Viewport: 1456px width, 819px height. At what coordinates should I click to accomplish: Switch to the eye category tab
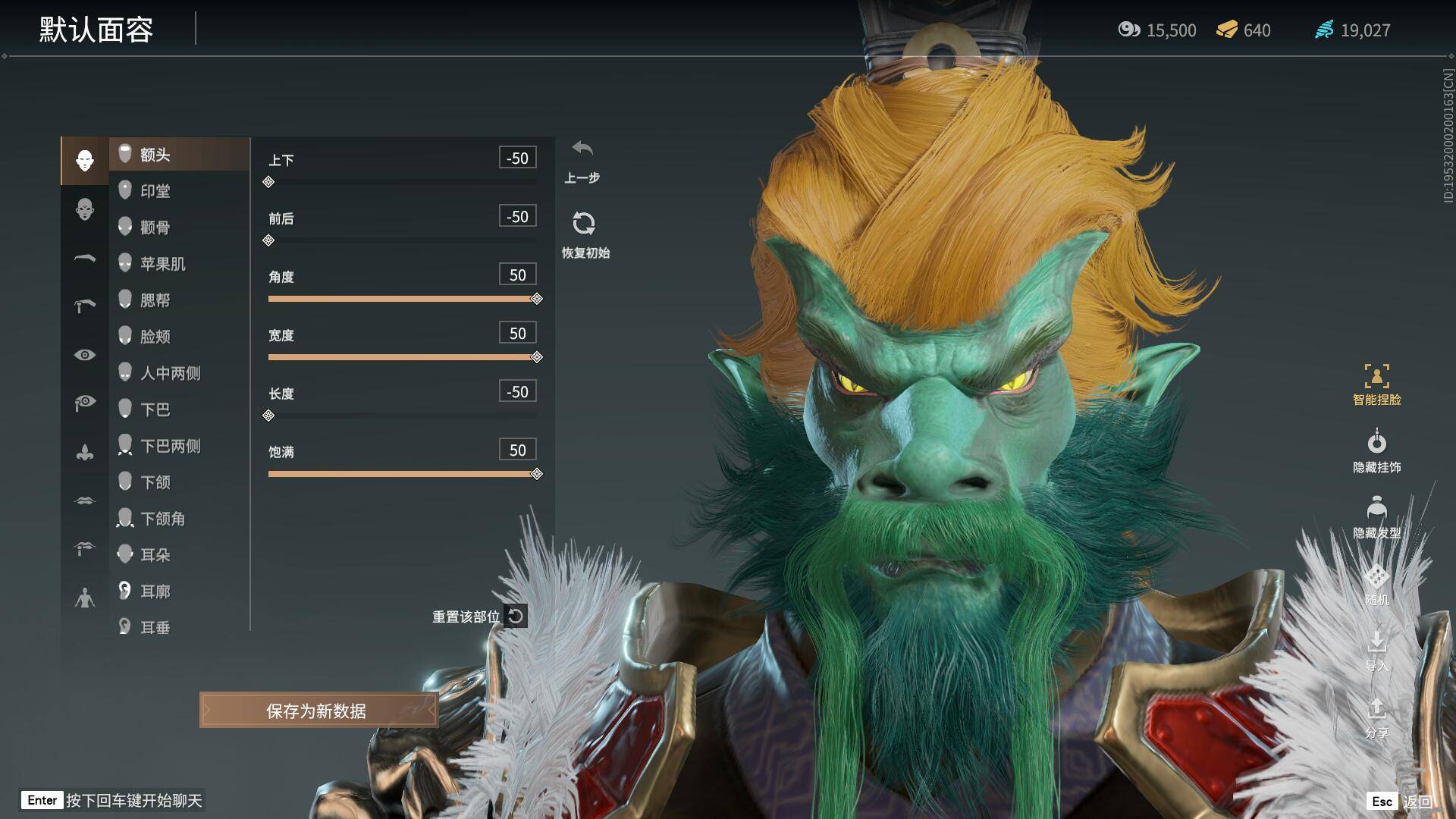[x=85, y=355]
